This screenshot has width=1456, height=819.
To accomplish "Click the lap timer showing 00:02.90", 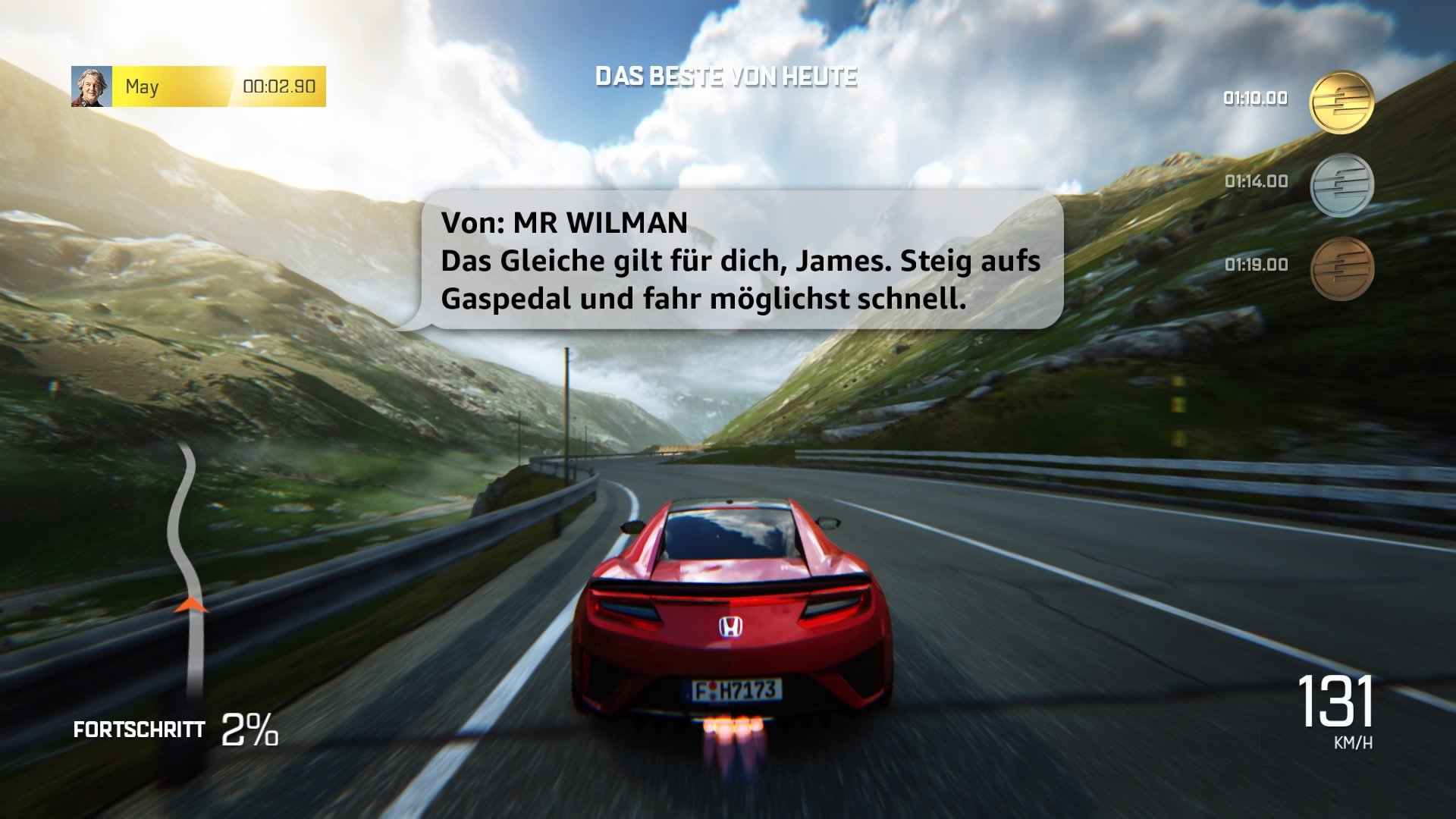I will [x=279, y=87].
